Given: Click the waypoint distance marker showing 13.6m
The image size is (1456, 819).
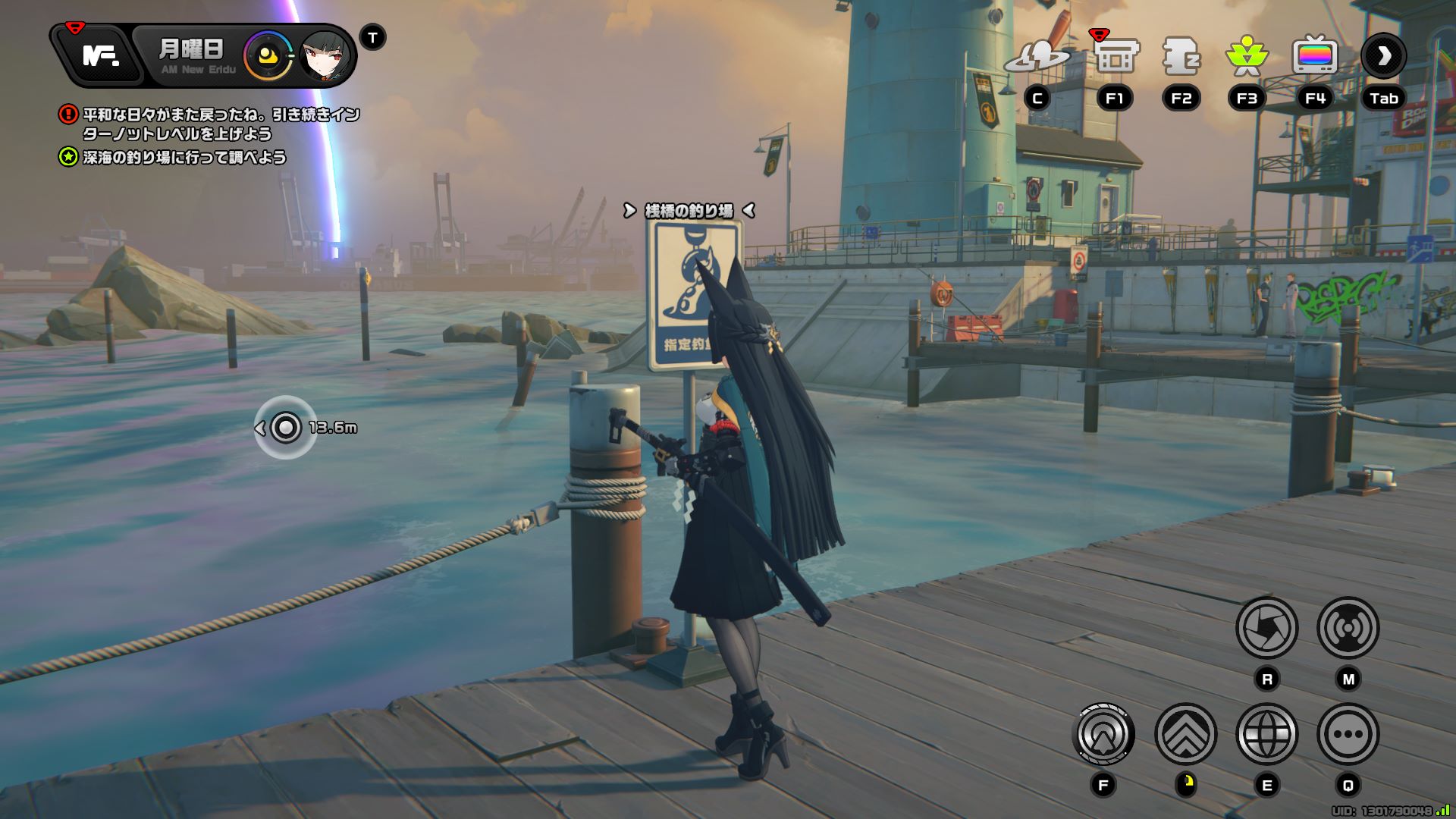Looking at the screenshot, I should tap(286, 428).
